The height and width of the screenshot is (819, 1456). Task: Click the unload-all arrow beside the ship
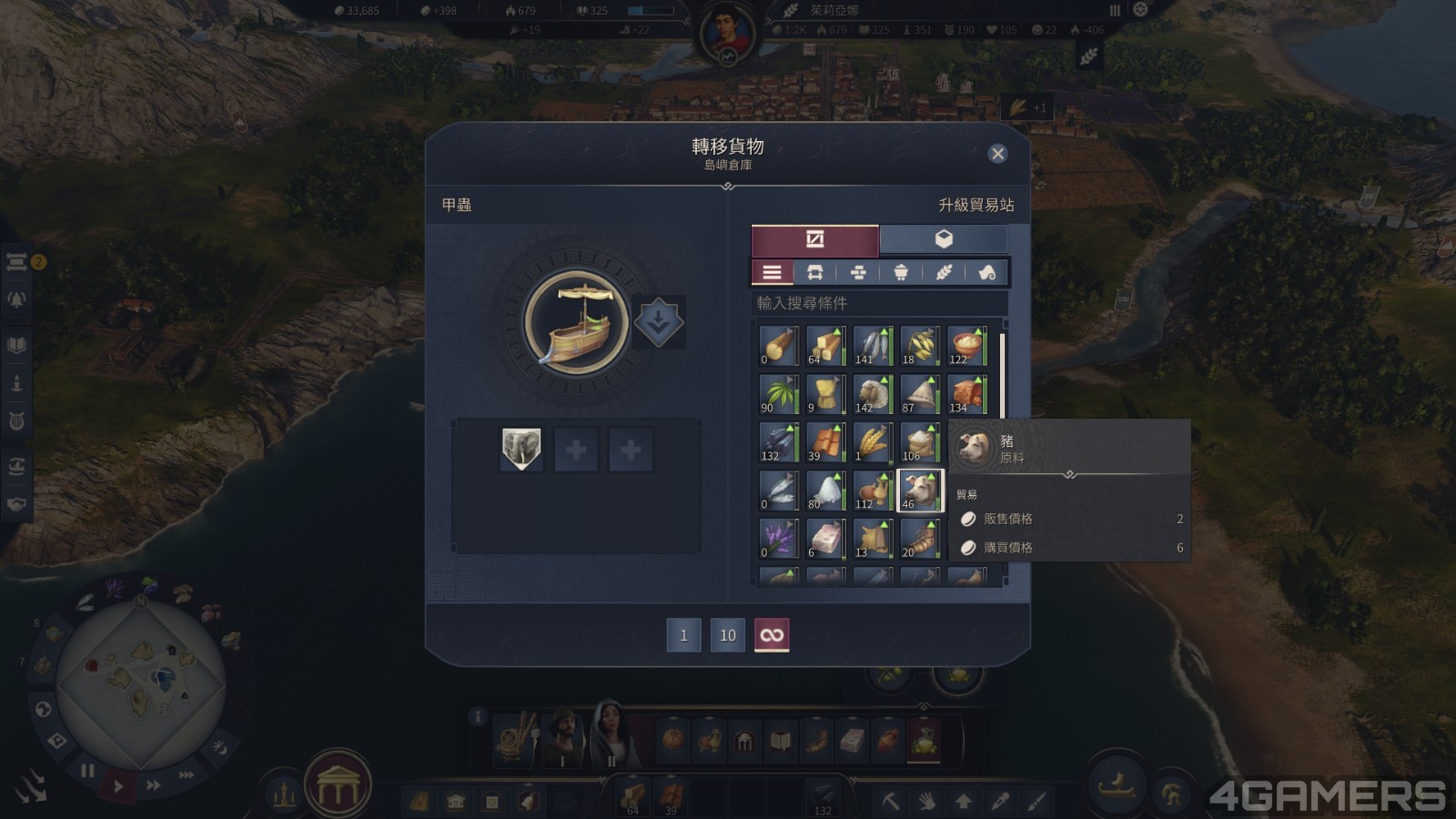tap(658, 321)
